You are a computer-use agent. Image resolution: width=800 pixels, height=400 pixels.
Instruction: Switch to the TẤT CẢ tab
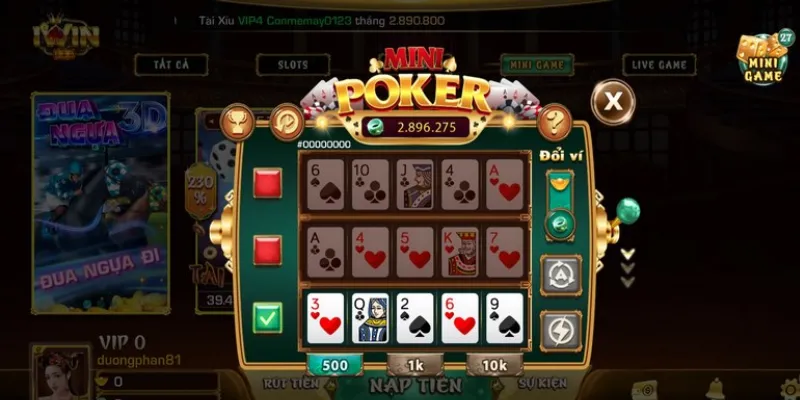click(x=172, y=65)
